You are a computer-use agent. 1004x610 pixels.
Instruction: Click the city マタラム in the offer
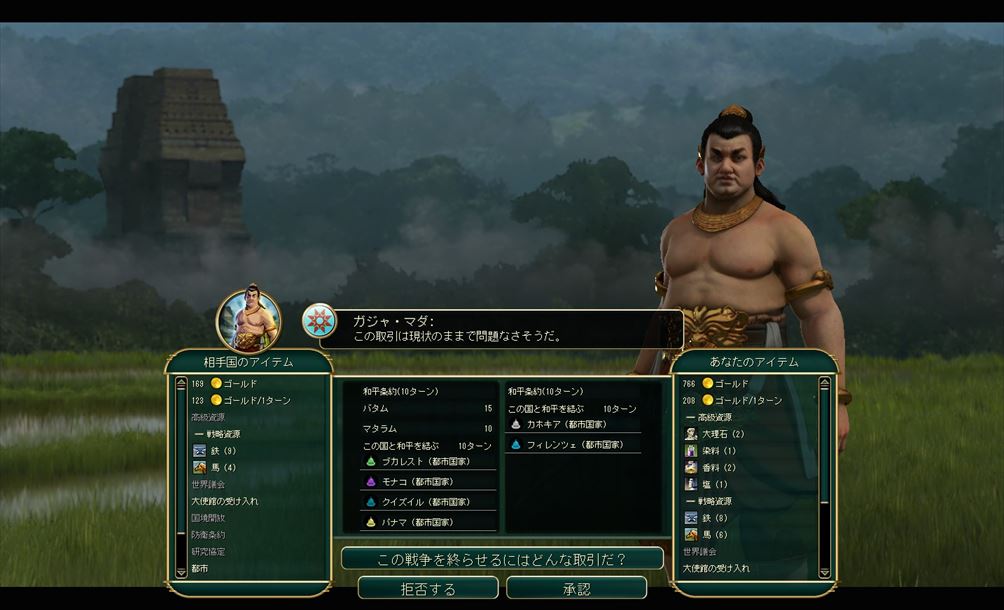pos(380,428)
